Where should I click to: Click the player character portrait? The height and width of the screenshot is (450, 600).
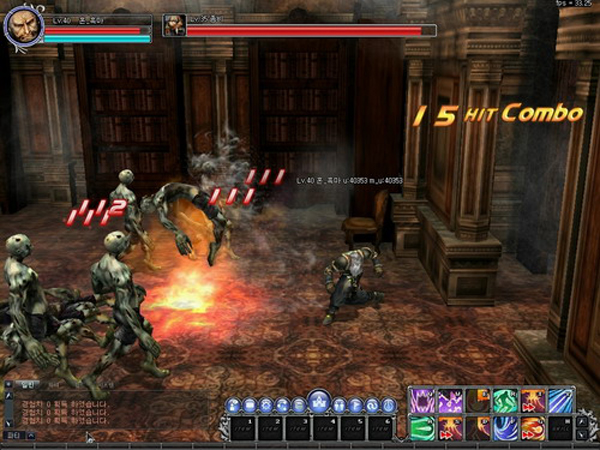(22, 27)
